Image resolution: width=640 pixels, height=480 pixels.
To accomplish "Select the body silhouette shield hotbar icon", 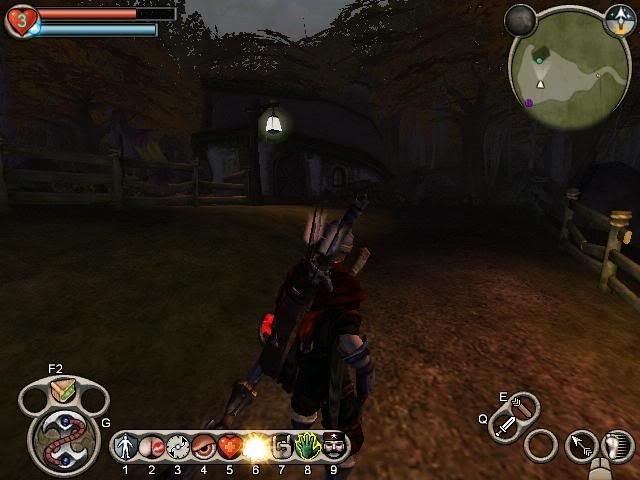I will (x=126, y=446).
